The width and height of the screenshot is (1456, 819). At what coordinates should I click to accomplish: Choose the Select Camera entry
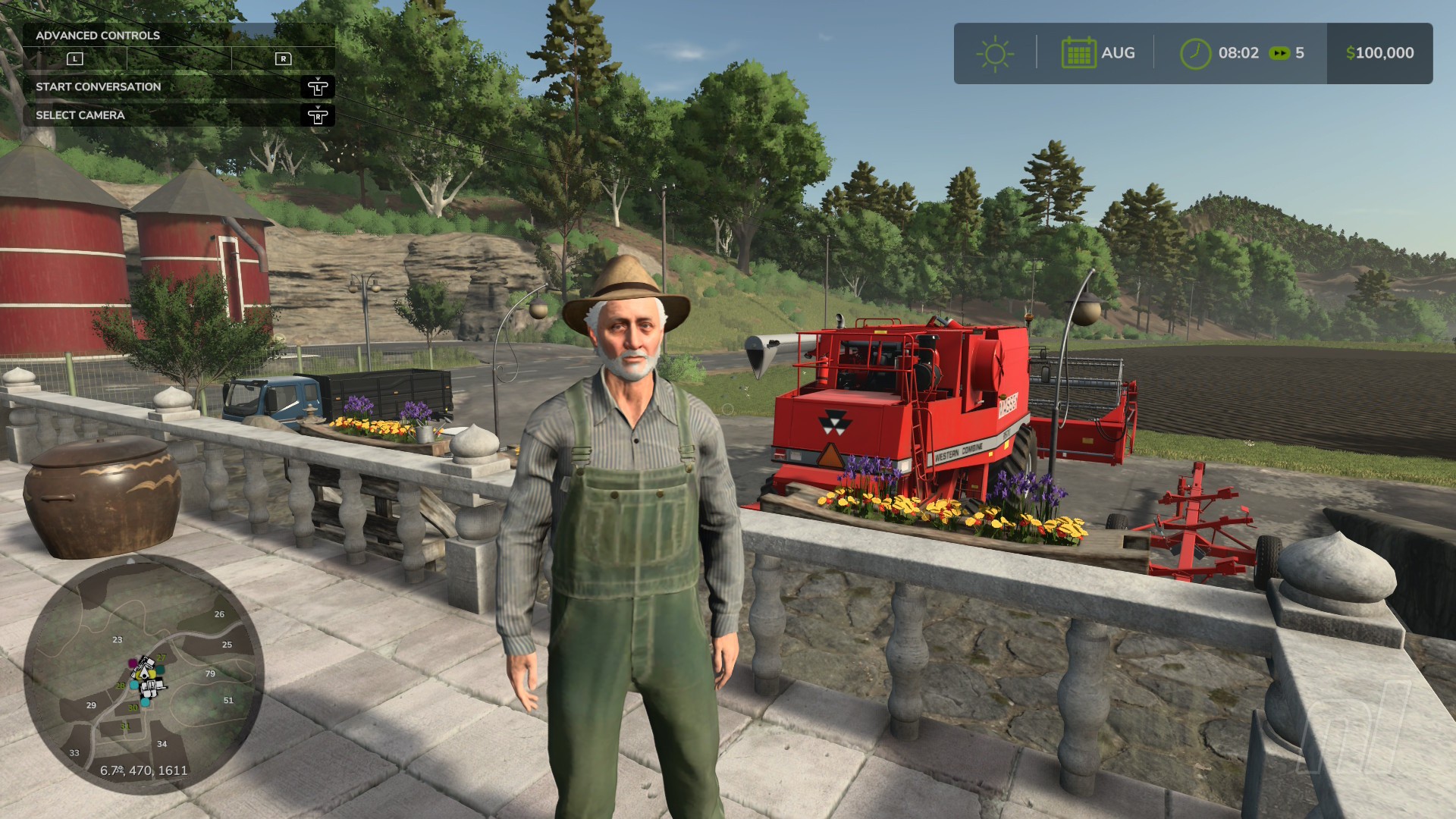tap(80, 115)
